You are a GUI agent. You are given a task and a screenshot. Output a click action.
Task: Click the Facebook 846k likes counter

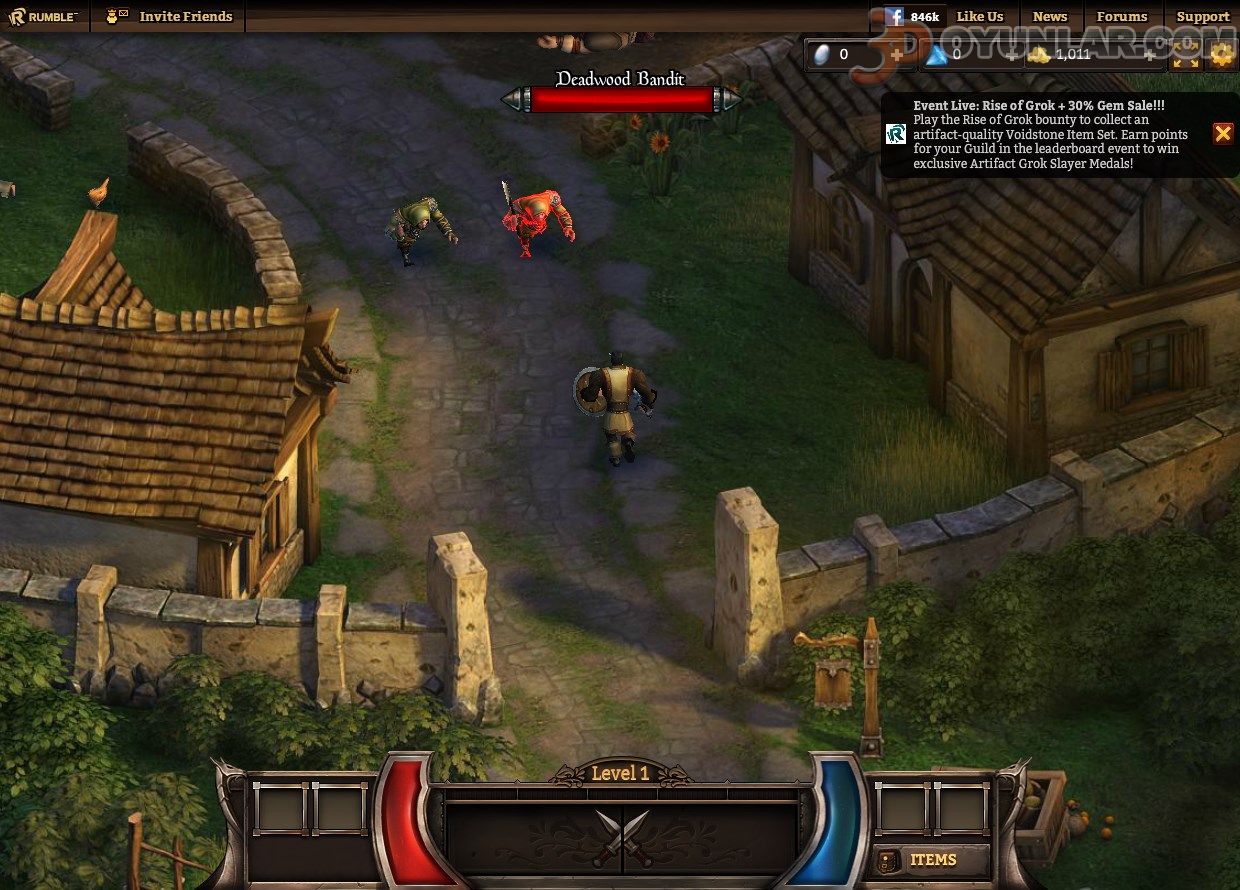click(912, 16)
